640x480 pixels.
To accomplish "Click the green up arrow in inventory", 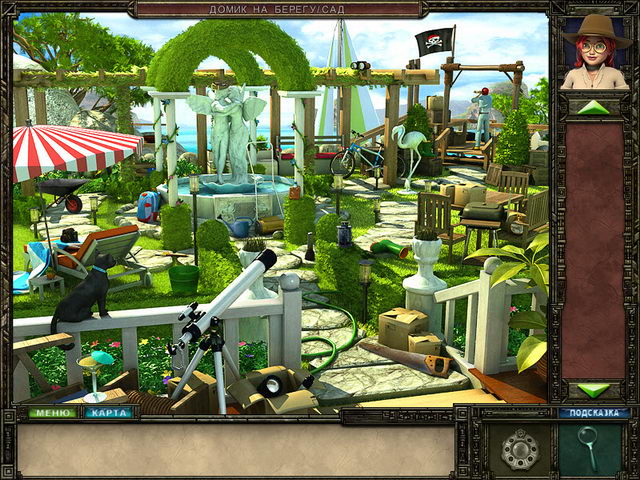I will (594, 107).
